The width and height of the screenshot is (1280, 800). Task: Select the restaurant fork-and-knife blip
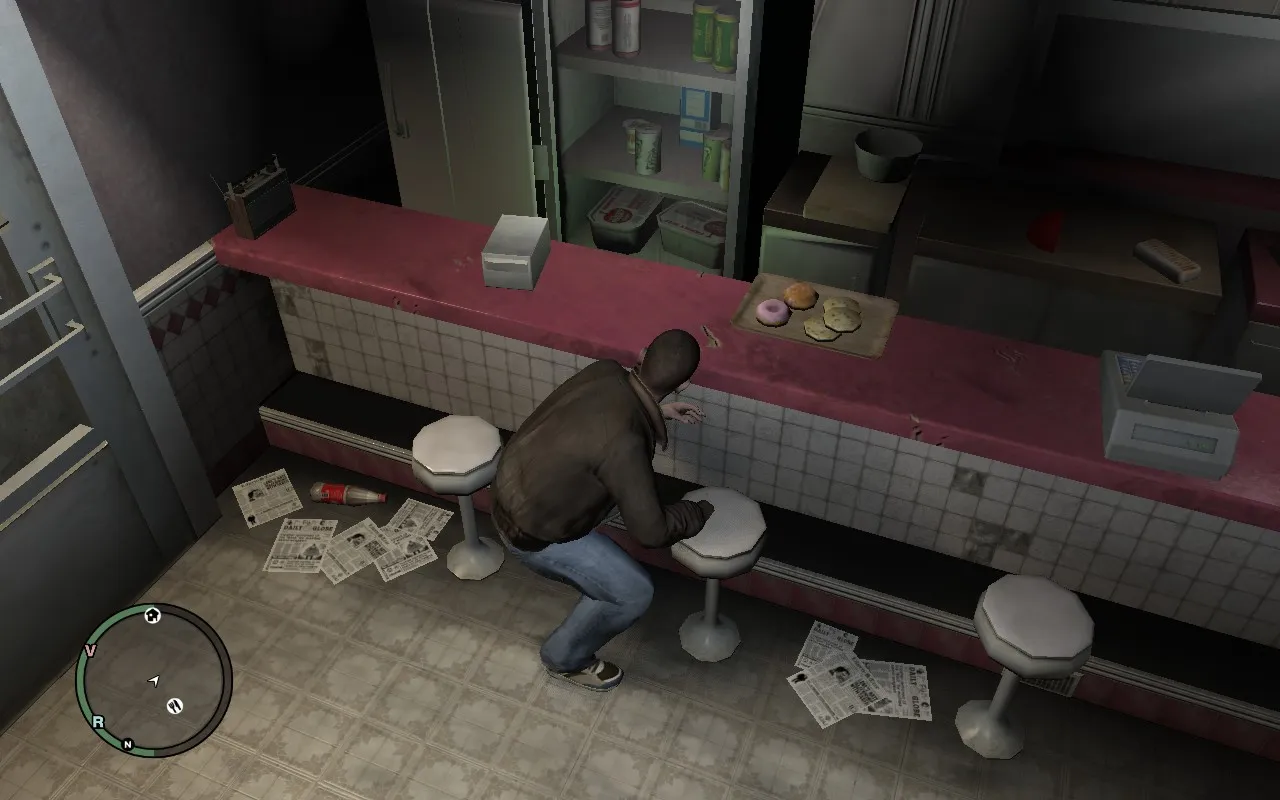coord(174,706)
